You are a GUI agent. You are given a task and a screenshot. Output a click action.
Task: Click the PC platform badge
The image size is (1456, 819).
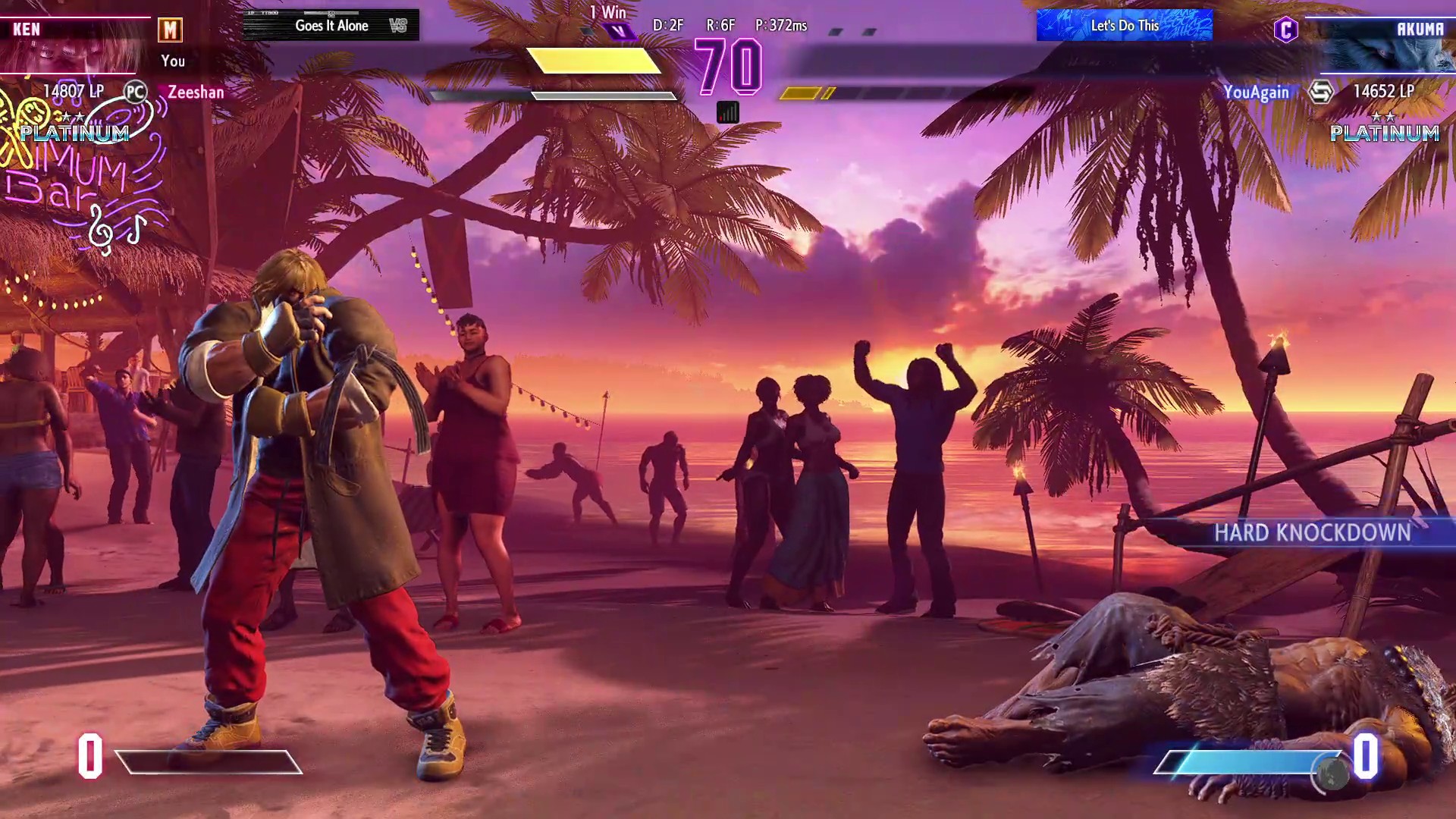point(135,93)
